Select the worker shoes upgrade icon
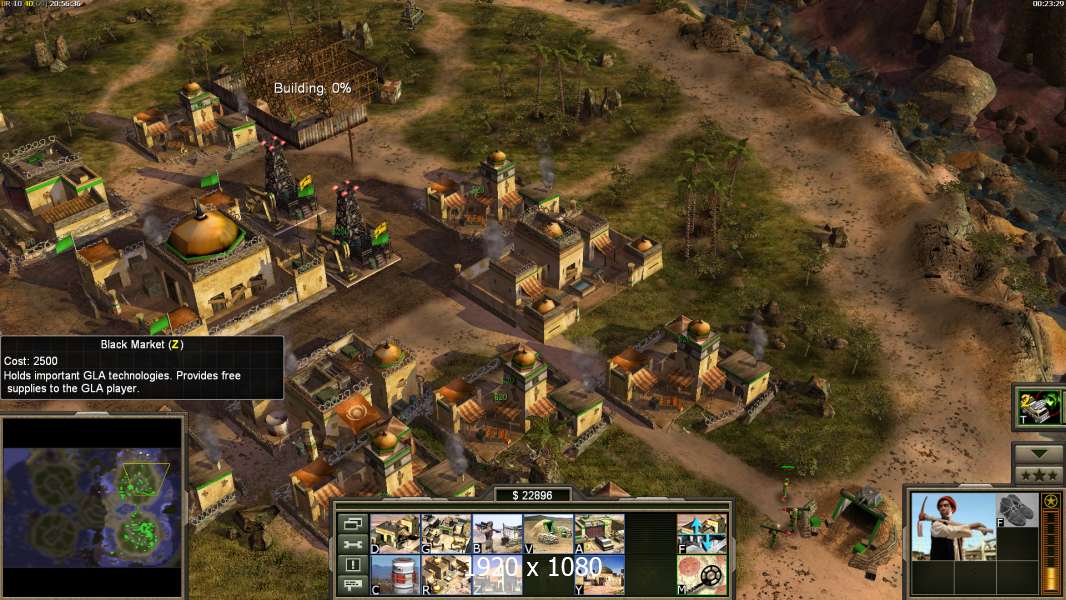 [1018, 510]
